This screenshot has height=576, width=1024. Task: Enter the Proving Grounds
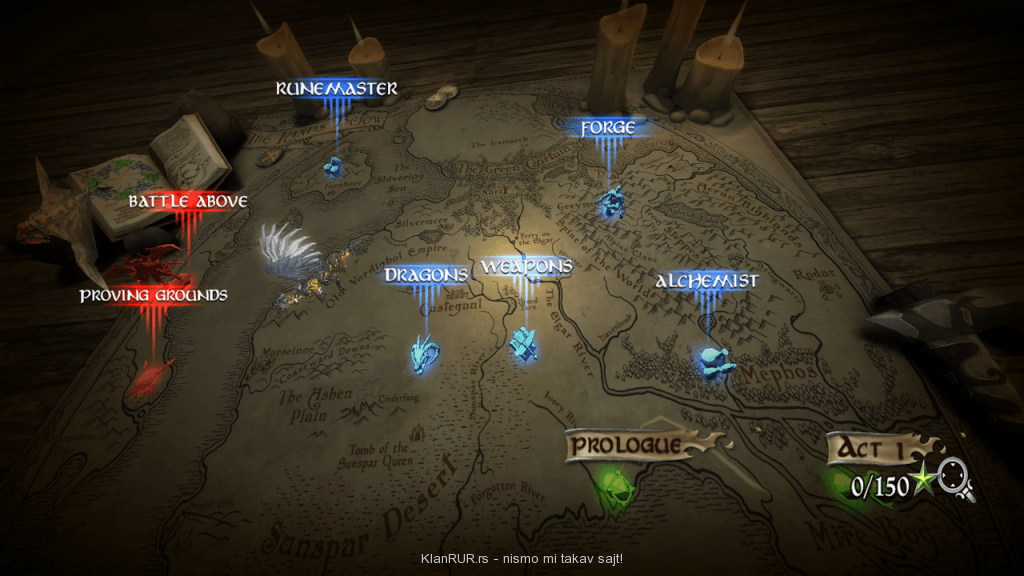tap(153, 296)
